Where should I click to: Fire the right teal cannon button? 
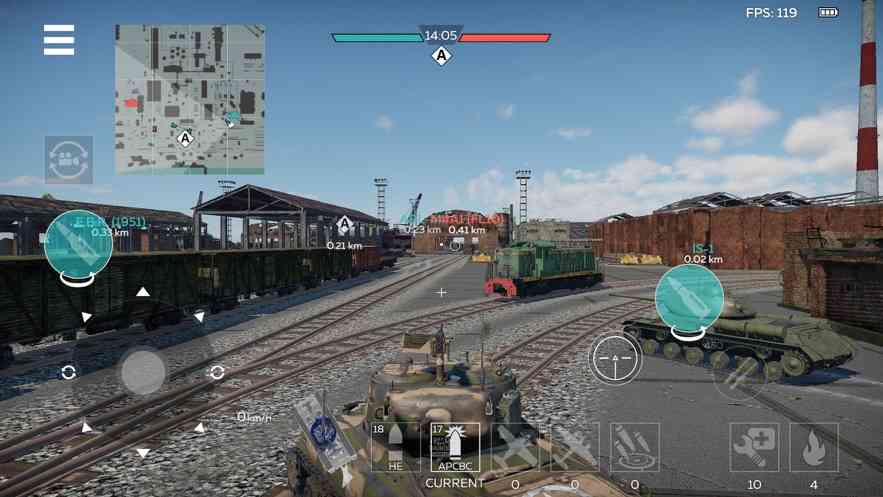[689, 297]
